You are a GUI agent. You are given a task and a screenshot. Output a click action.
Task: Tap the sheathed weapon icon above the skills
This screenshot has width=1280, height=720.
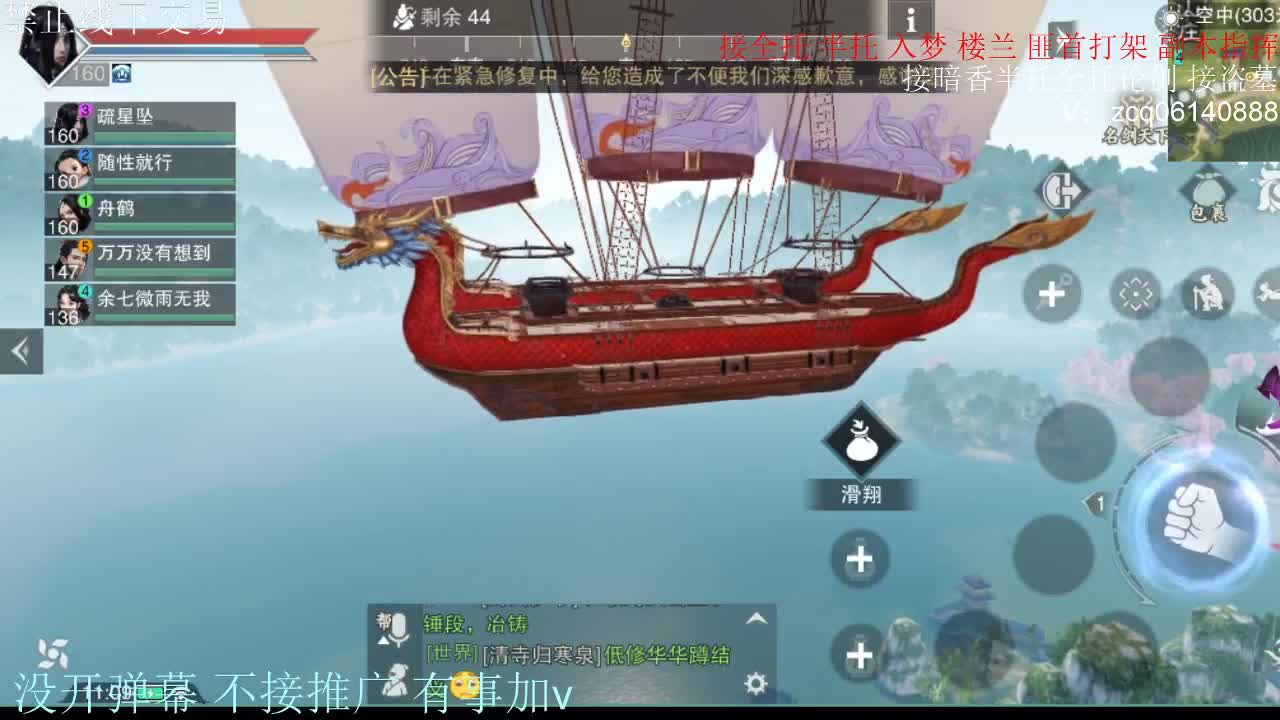pyautogui.click(x=1057, y=190)
